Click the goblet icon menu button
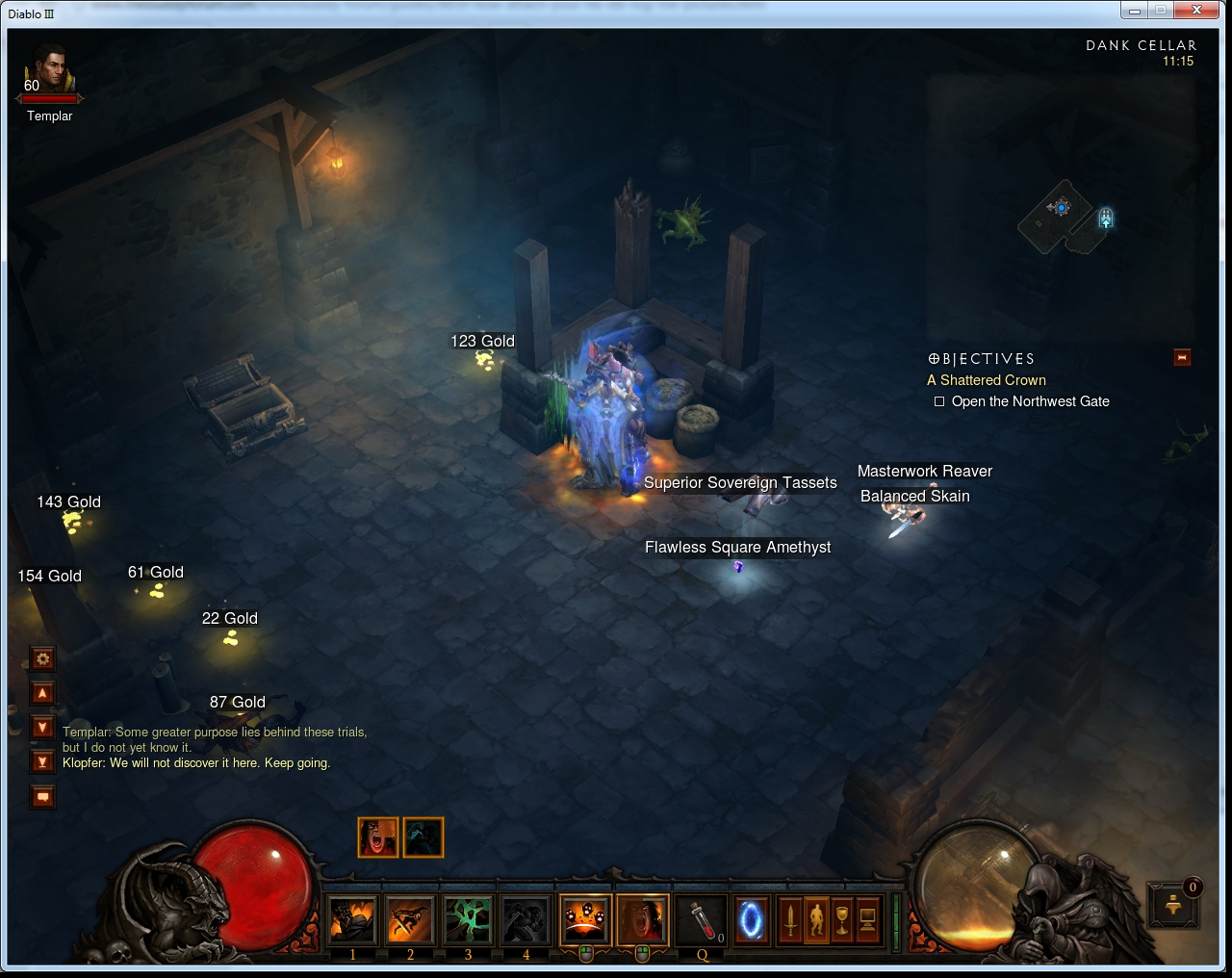 tap(842, 920)
